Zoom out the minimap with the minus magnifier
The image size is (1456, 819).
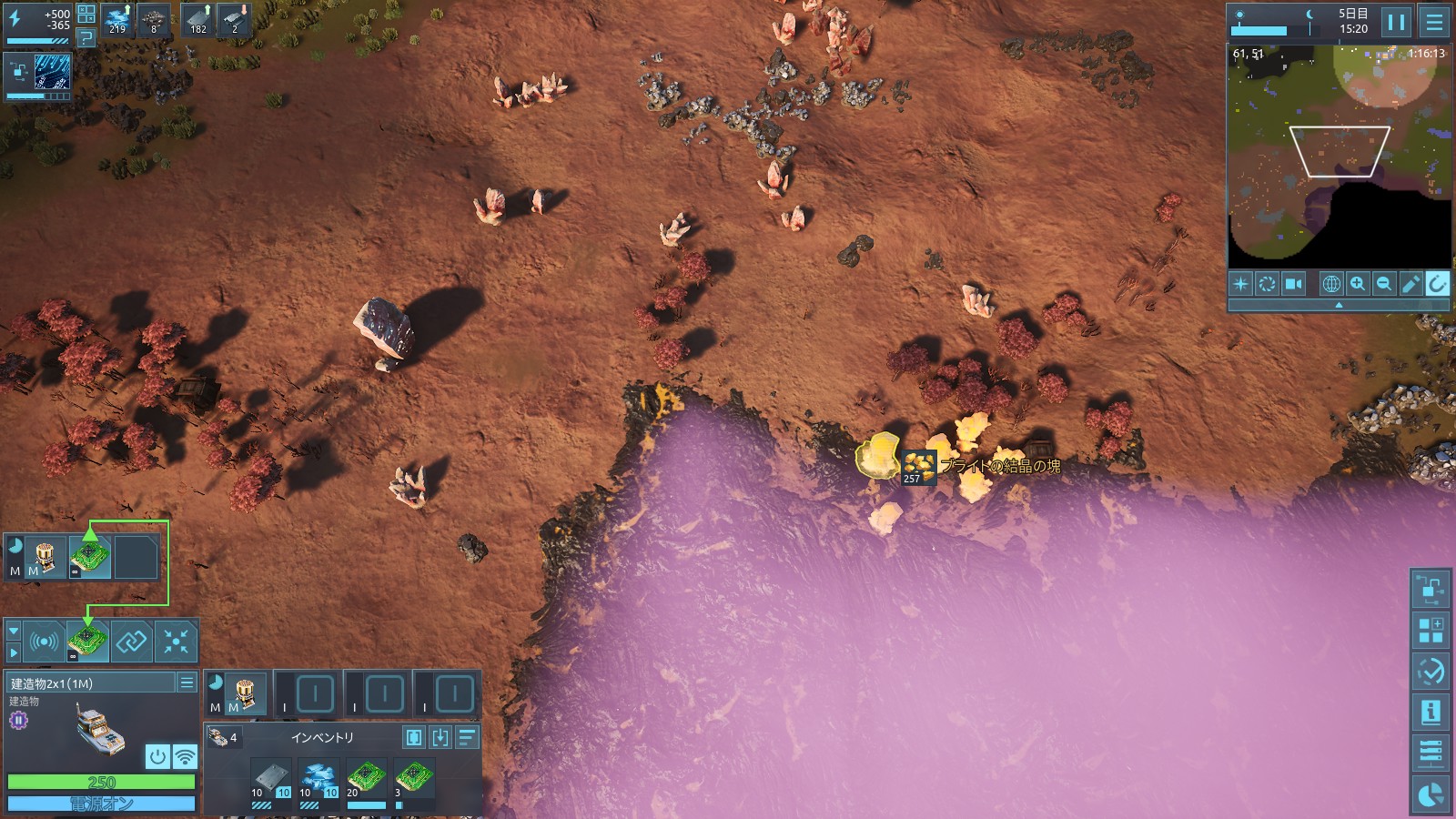tap(1384, 284)
